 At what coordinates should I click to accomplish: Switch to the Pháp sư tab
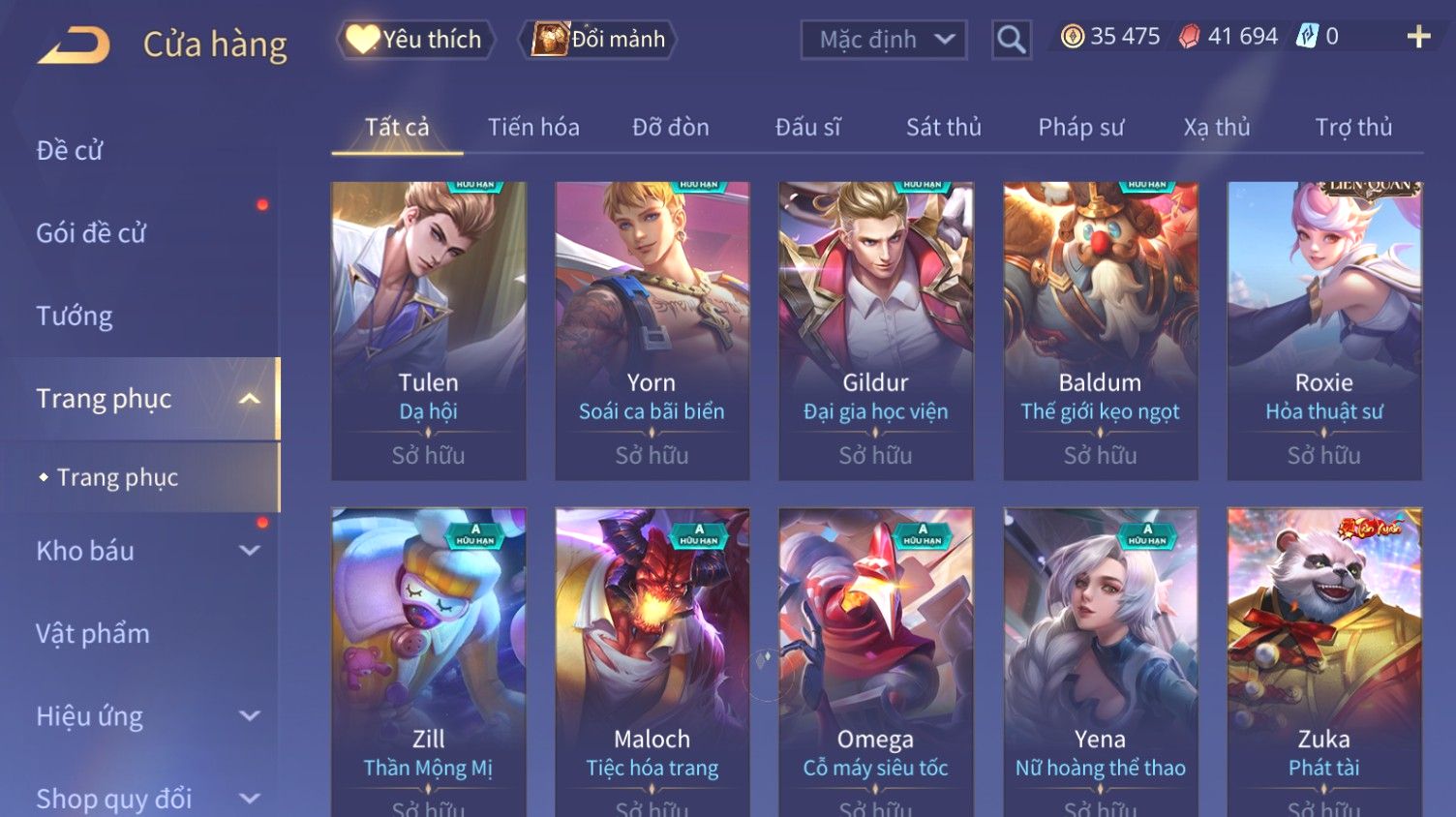(x=1080, y=127)
